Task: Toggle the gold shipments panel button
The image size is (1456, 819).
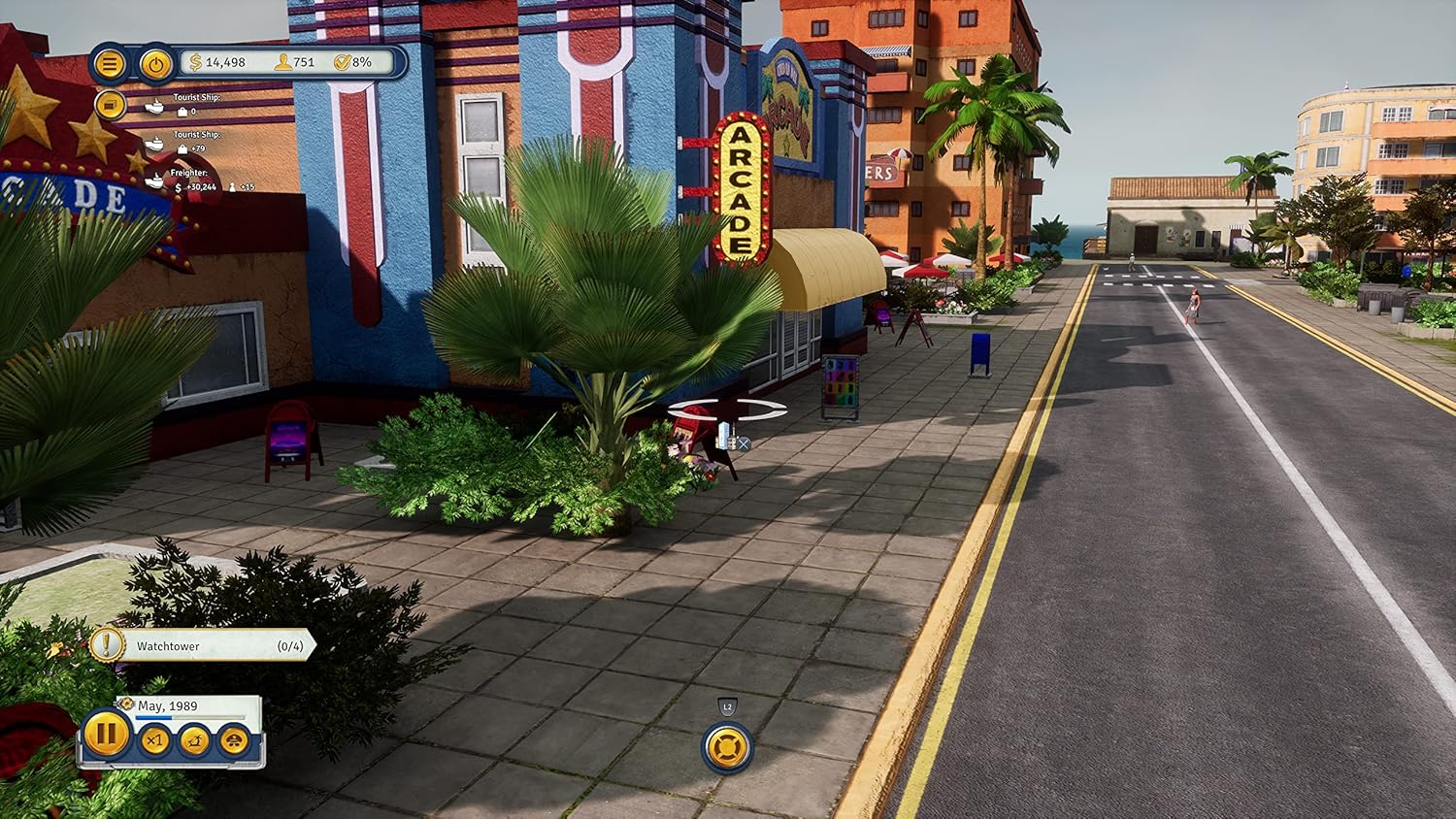Action: click(x=110, y=105)
